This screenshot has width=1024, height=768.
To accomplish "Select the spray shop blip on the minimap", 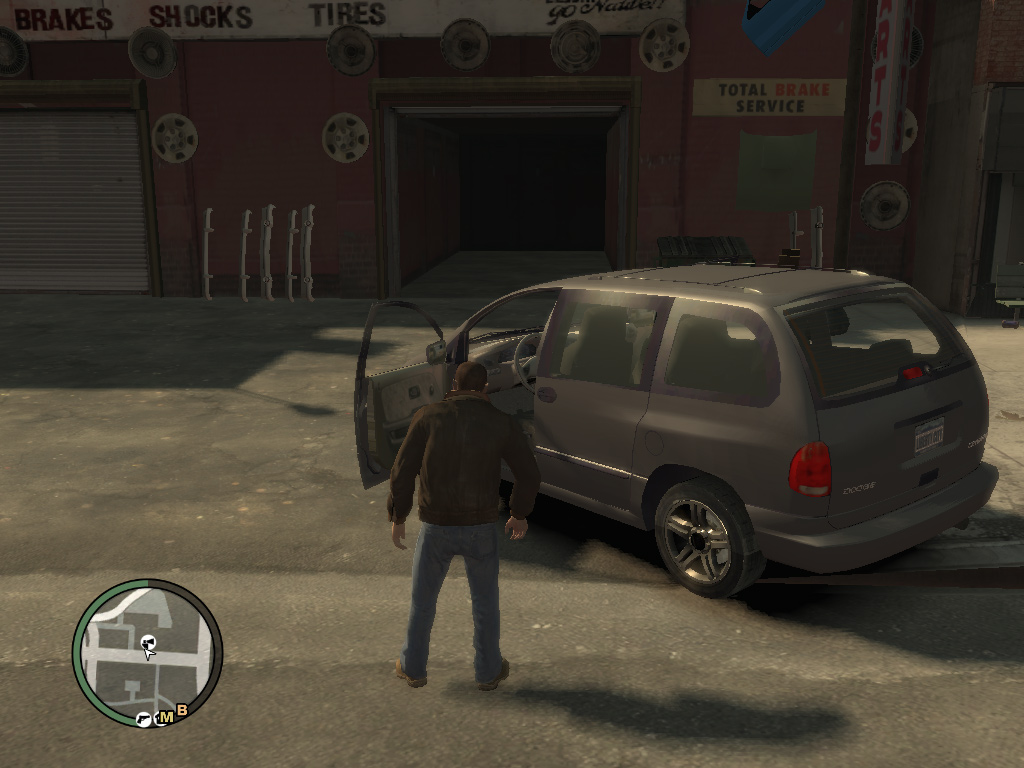I will 149,641.
